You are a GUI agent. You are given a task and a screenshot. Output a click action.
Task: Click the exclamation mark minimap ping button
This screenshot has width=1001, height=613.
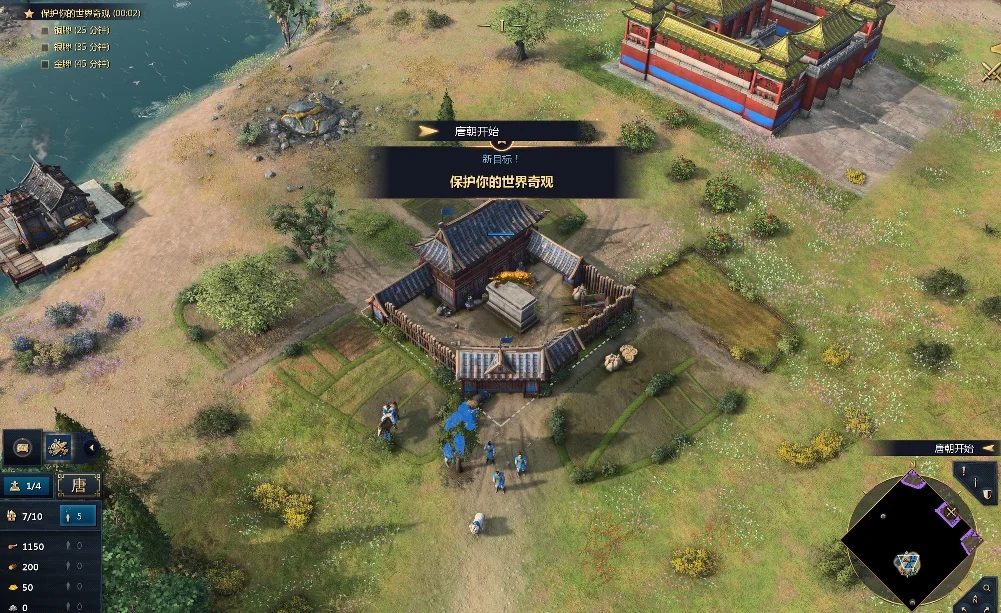point(964,470)
